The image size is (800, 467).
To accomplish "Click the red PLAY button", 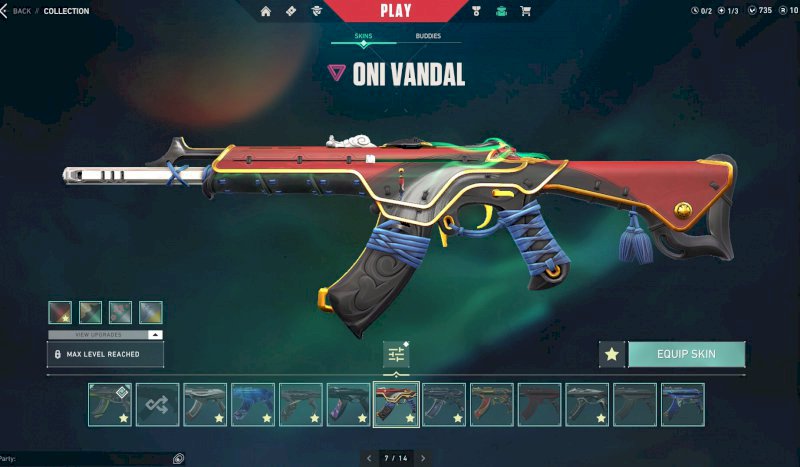I will point(395,11).
